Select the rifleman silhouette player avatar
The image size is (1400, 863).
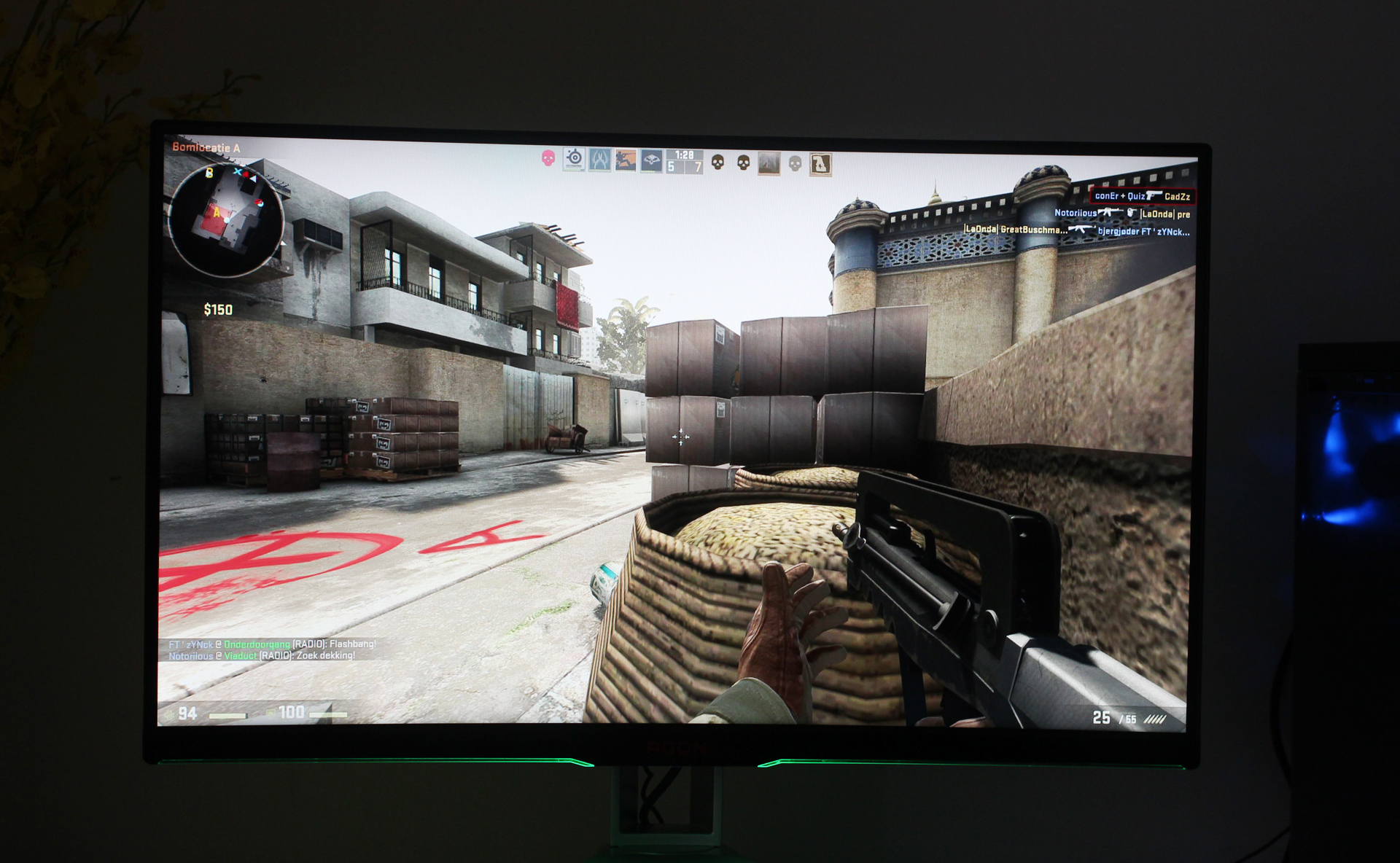pyautogui.click(x=626, y=160)
